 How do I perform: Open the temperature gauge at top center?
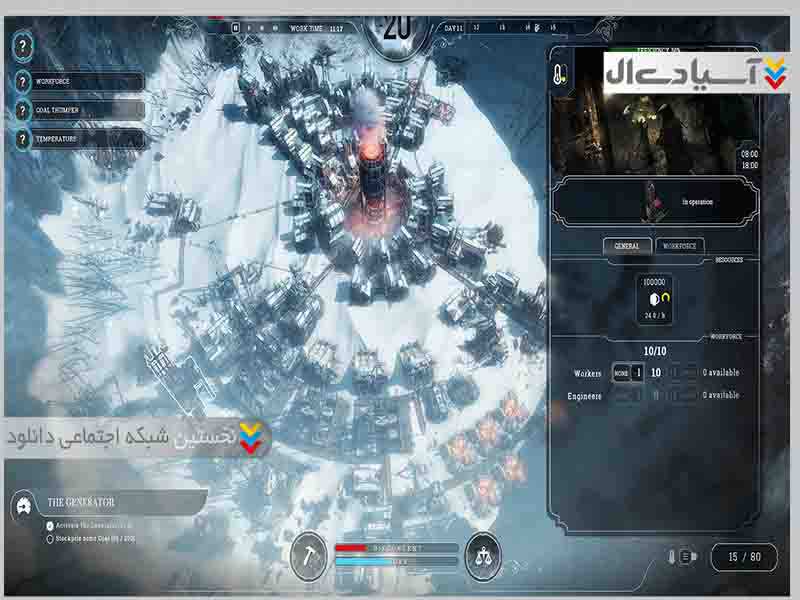pyautogui.click(x=398, y=32)
